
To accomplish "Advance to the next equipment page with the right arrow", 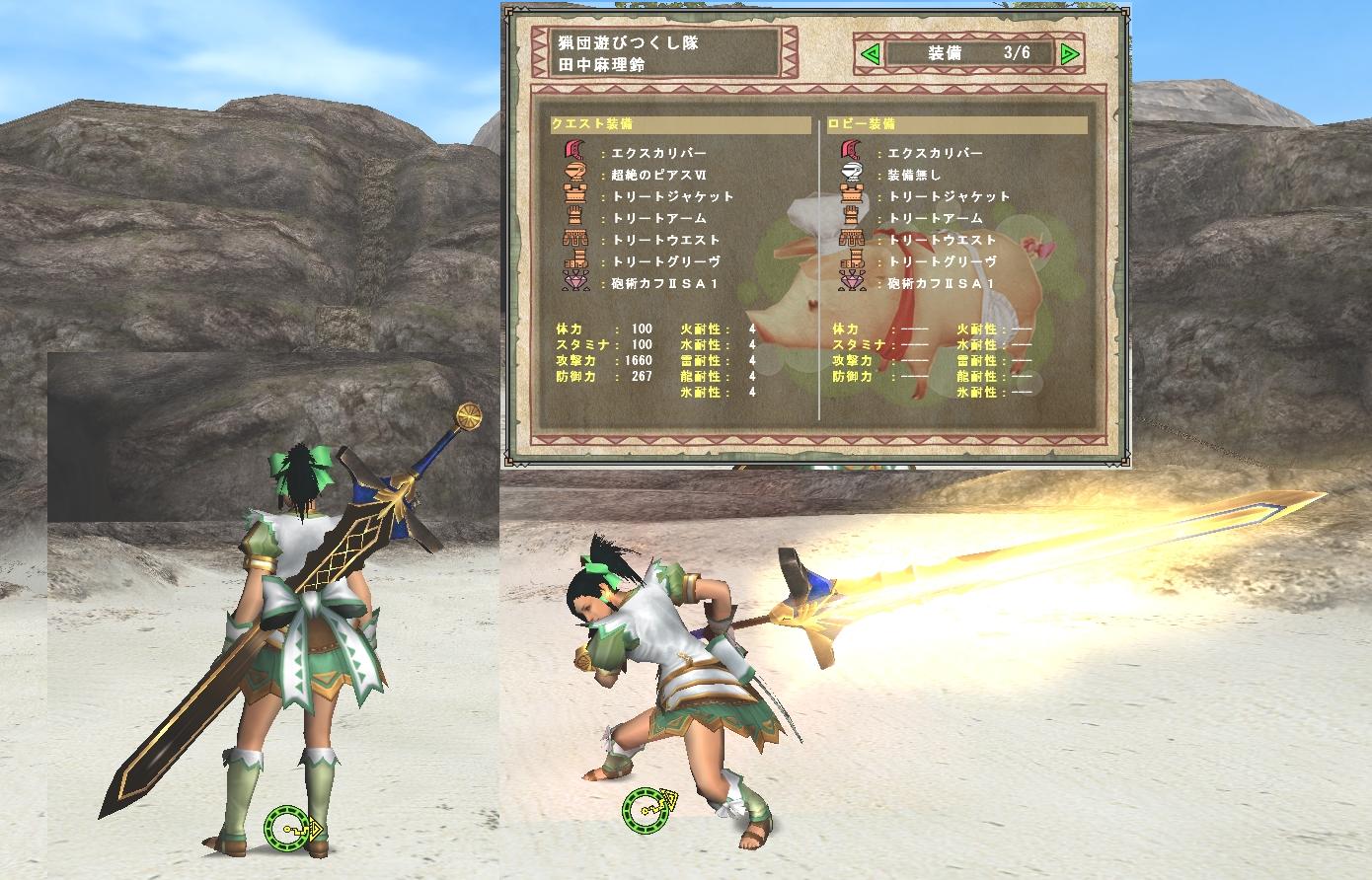I will [x=1069, y=54].
